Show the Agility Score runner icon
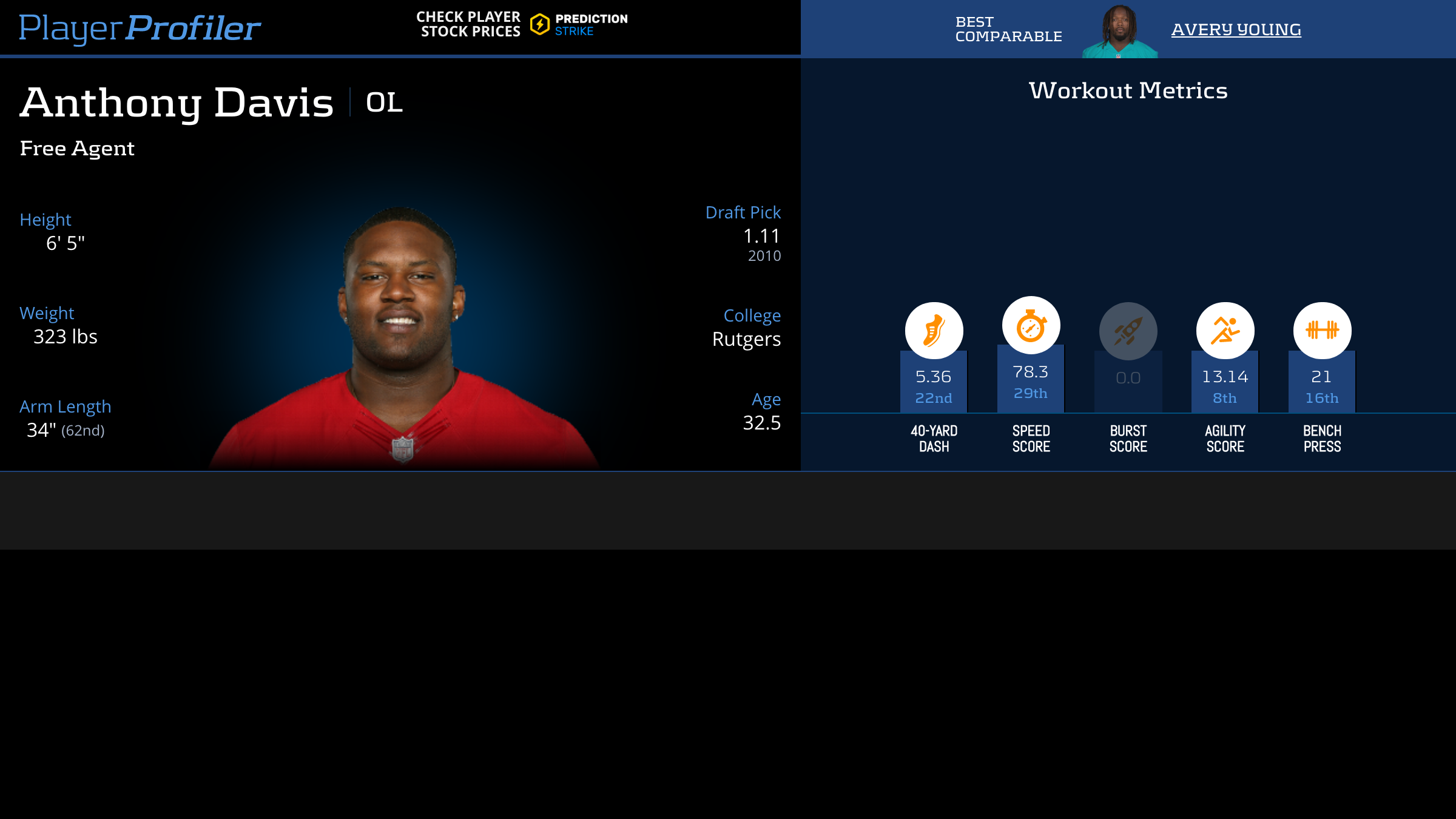The image size is (1456, 819). [x=1225, y=331]
